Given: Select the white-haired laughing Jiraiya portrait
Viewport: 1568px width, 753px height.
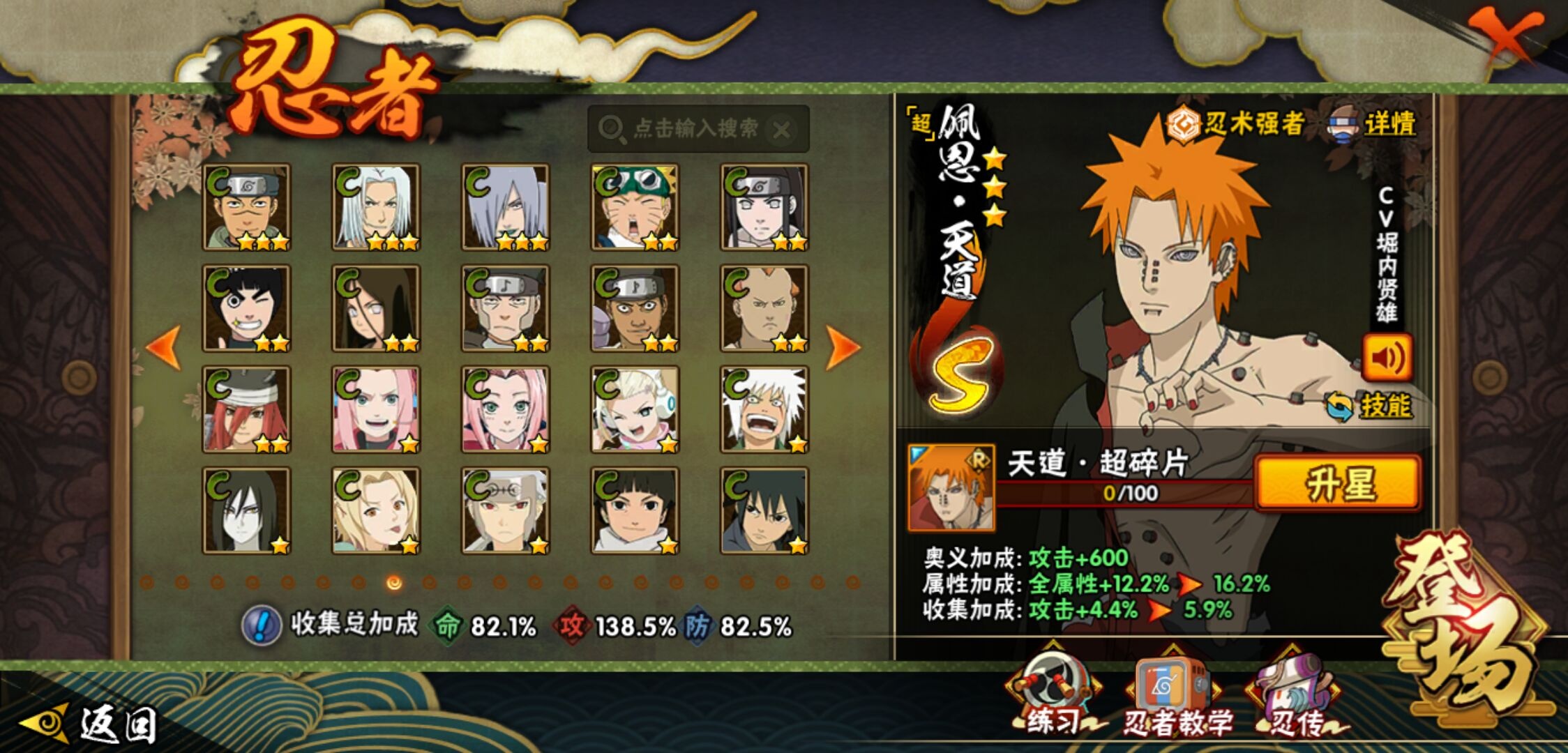Looking at the screenshot, I should [x=764, y=409].
